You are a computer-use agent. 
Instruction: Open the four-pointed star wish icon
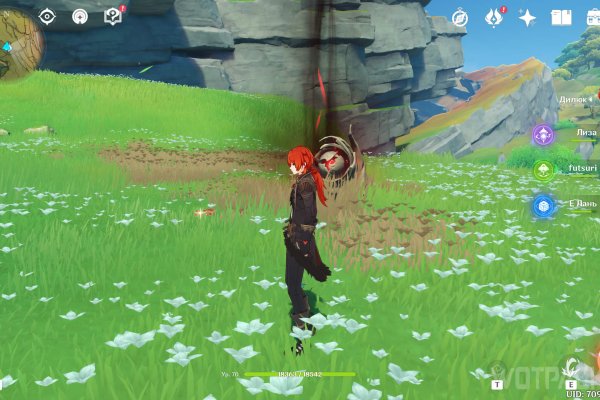coord(527,17)
